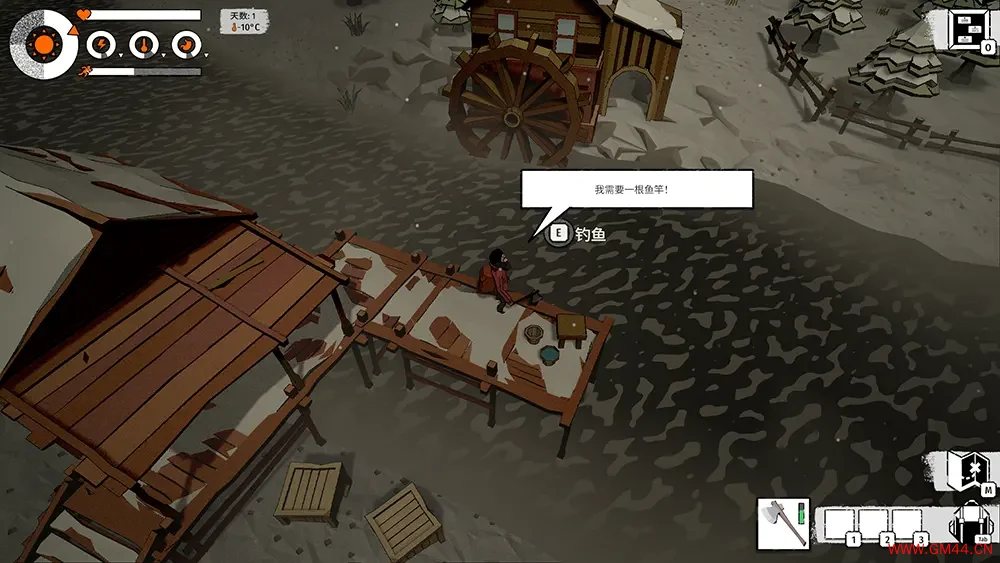Click the sun day-cycle dial

44,44
